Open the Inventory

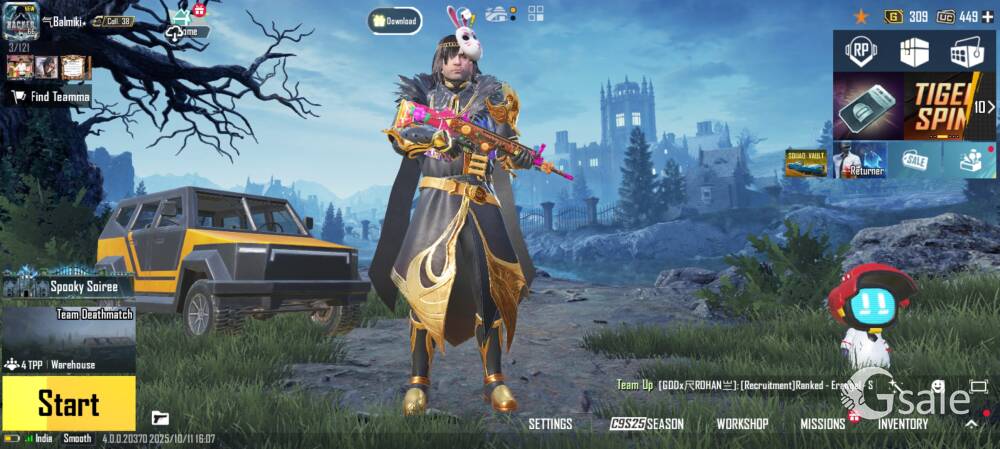click(x=902, y=424)
